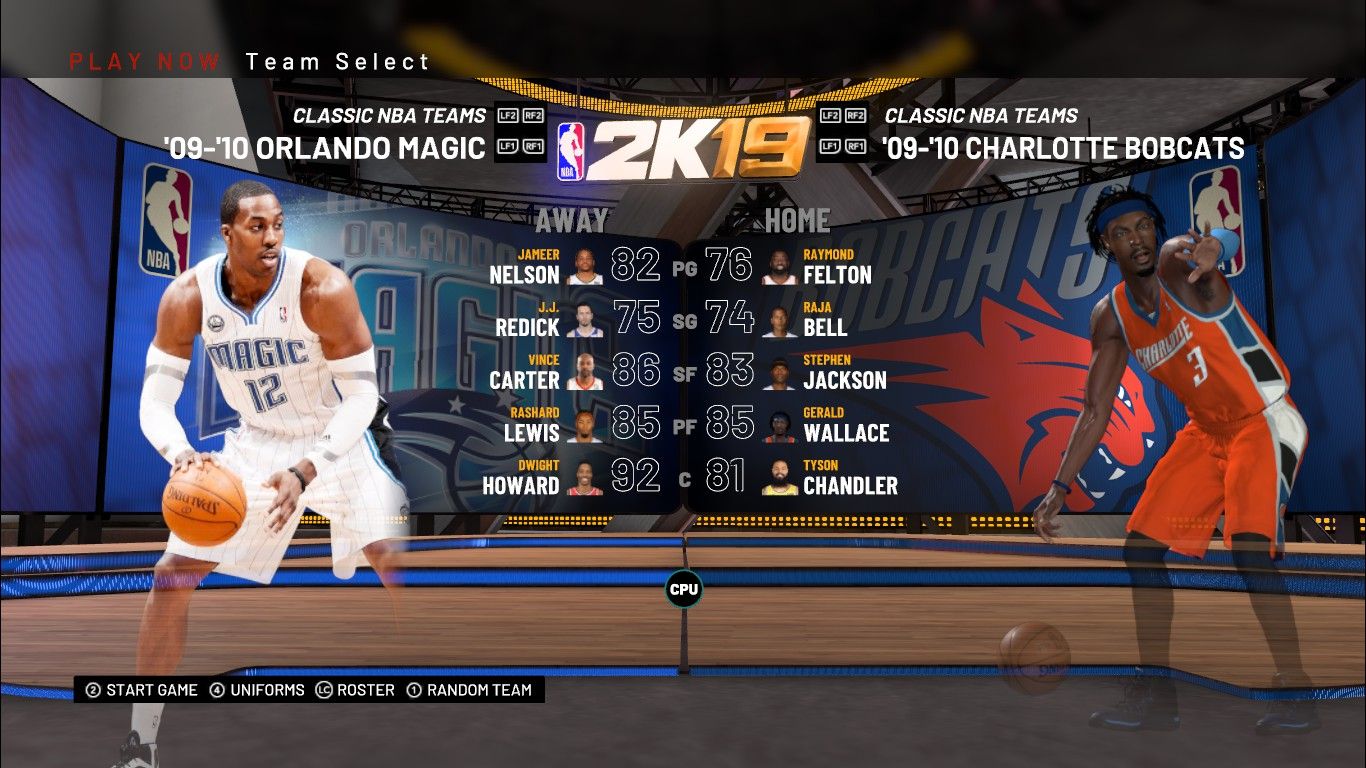1366x768 pixels.
Task: Click the Classic NBA Teams label above Magic
Action: point(389,116)
